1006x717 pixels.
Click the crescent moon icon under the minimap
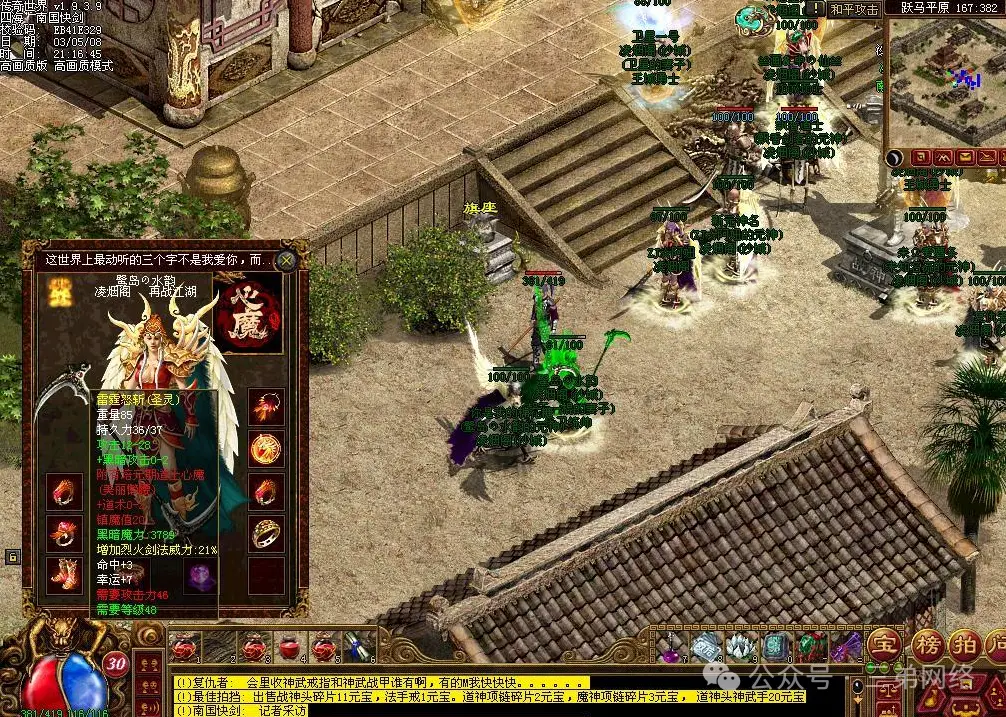pyautogui.click(x=894, y=158)
